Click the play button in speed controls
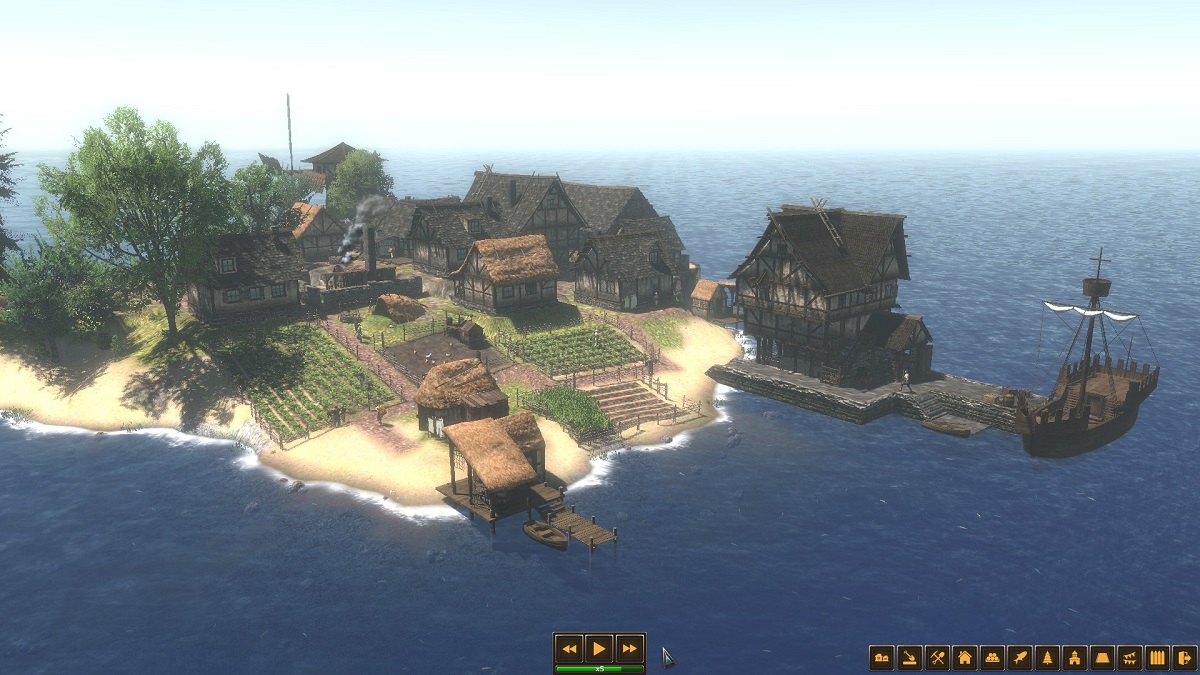 (x=599, y=648)
